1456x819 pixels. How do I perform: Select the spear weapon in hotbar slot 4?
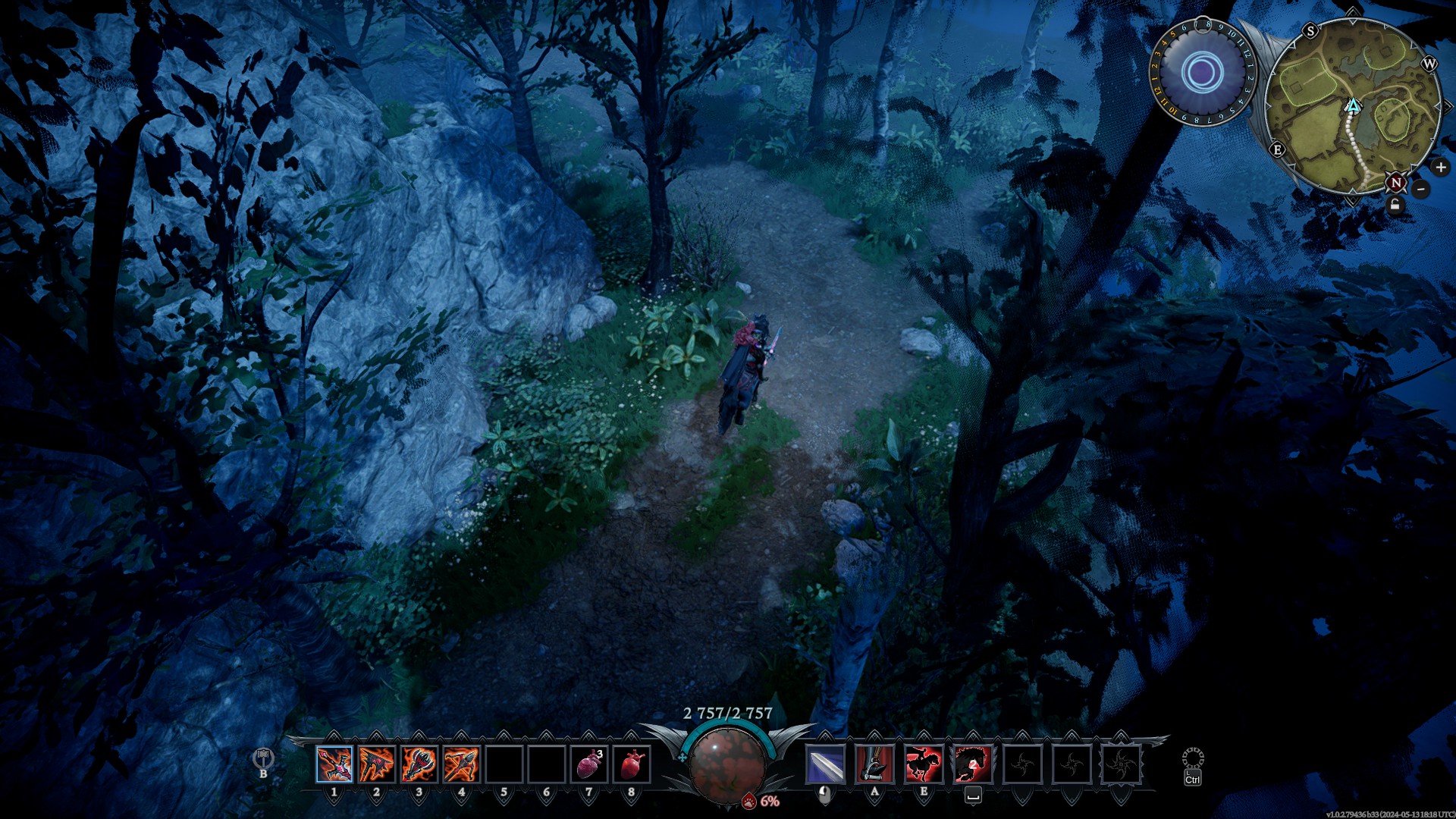point(462,764)
